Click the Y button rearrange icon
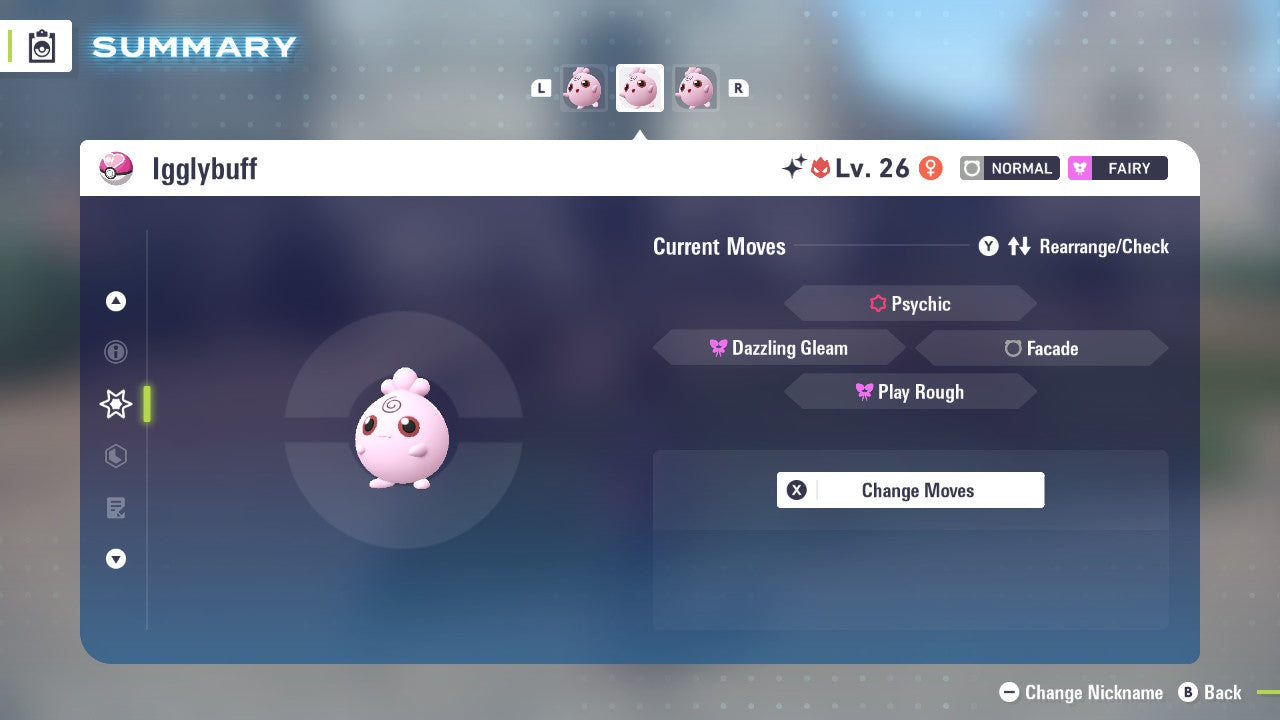 pyautogui.click(x=988, y=246)
